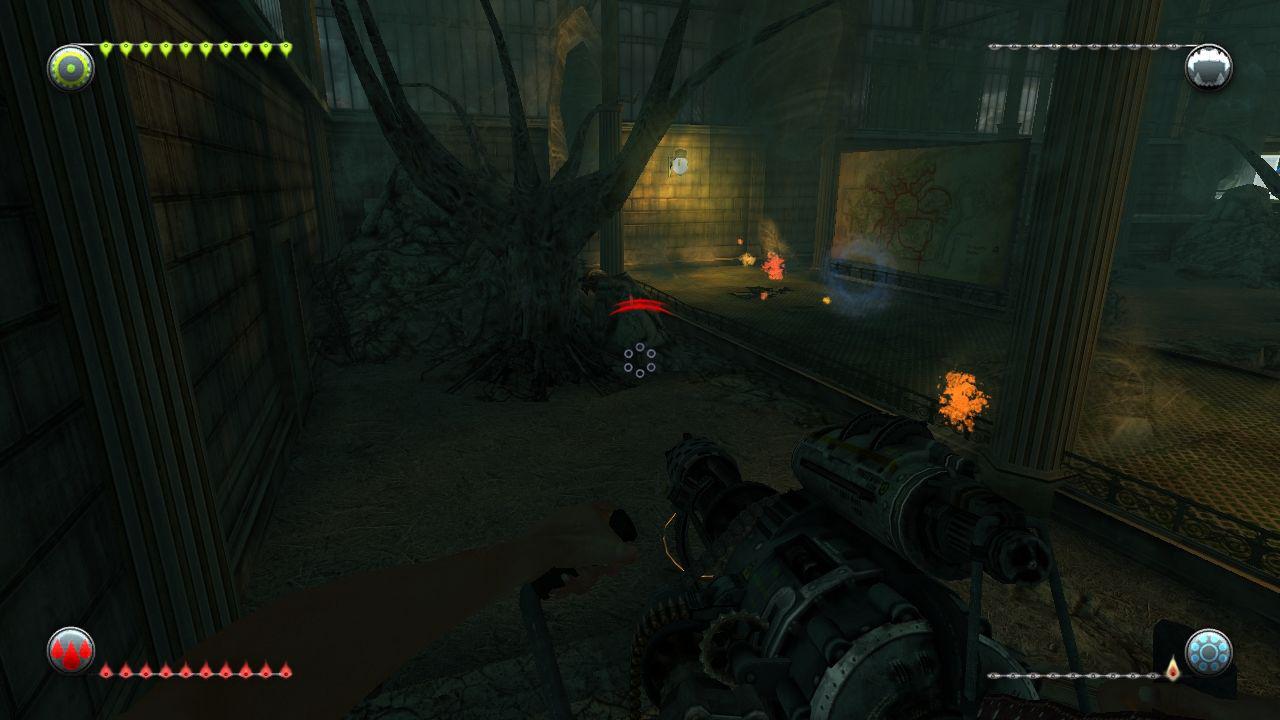Select the blue revolver cylinder icon
The image size is (1280, 720).
pos(1208,652)
